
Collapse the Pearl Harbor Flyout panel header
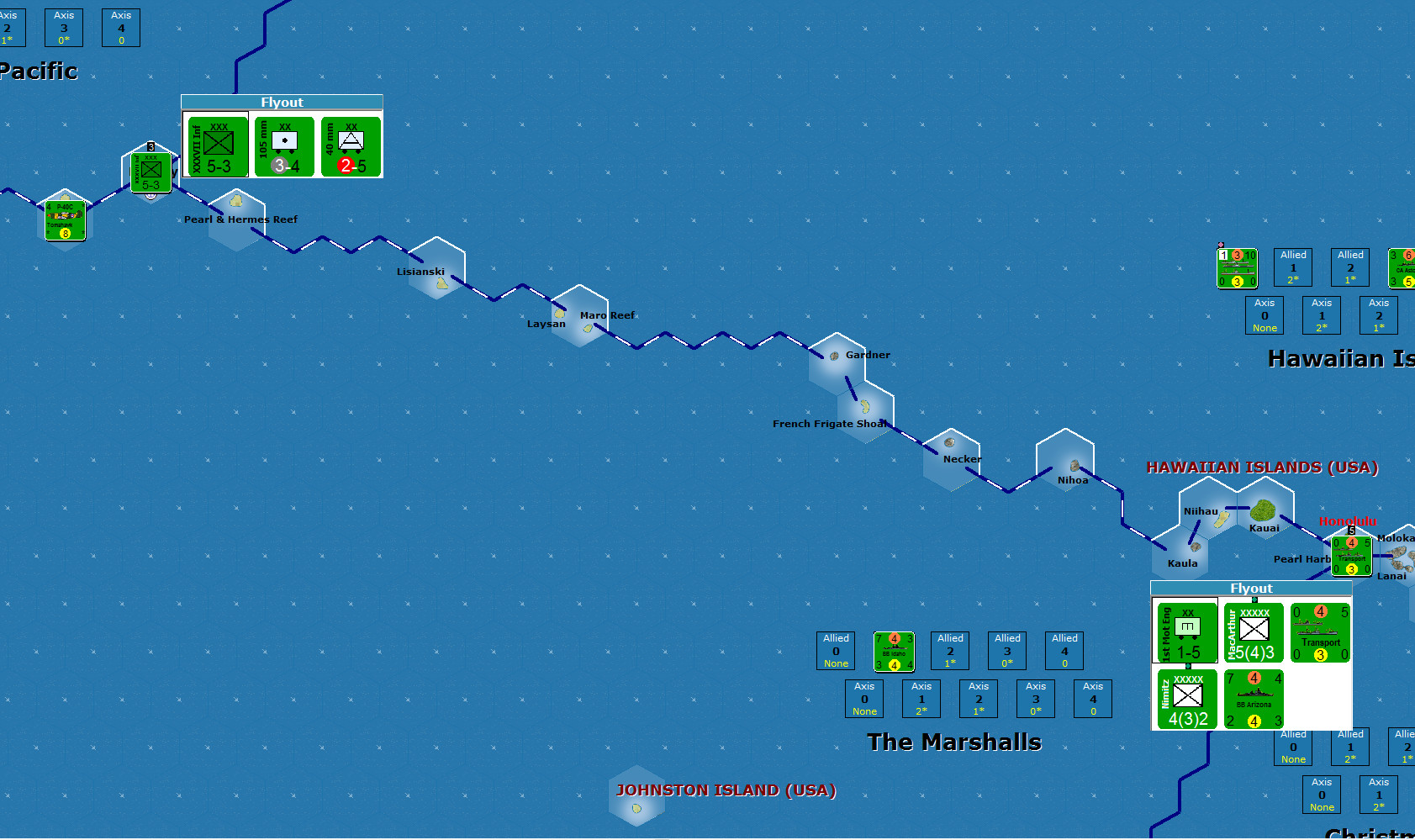[x=1252, y=588]
